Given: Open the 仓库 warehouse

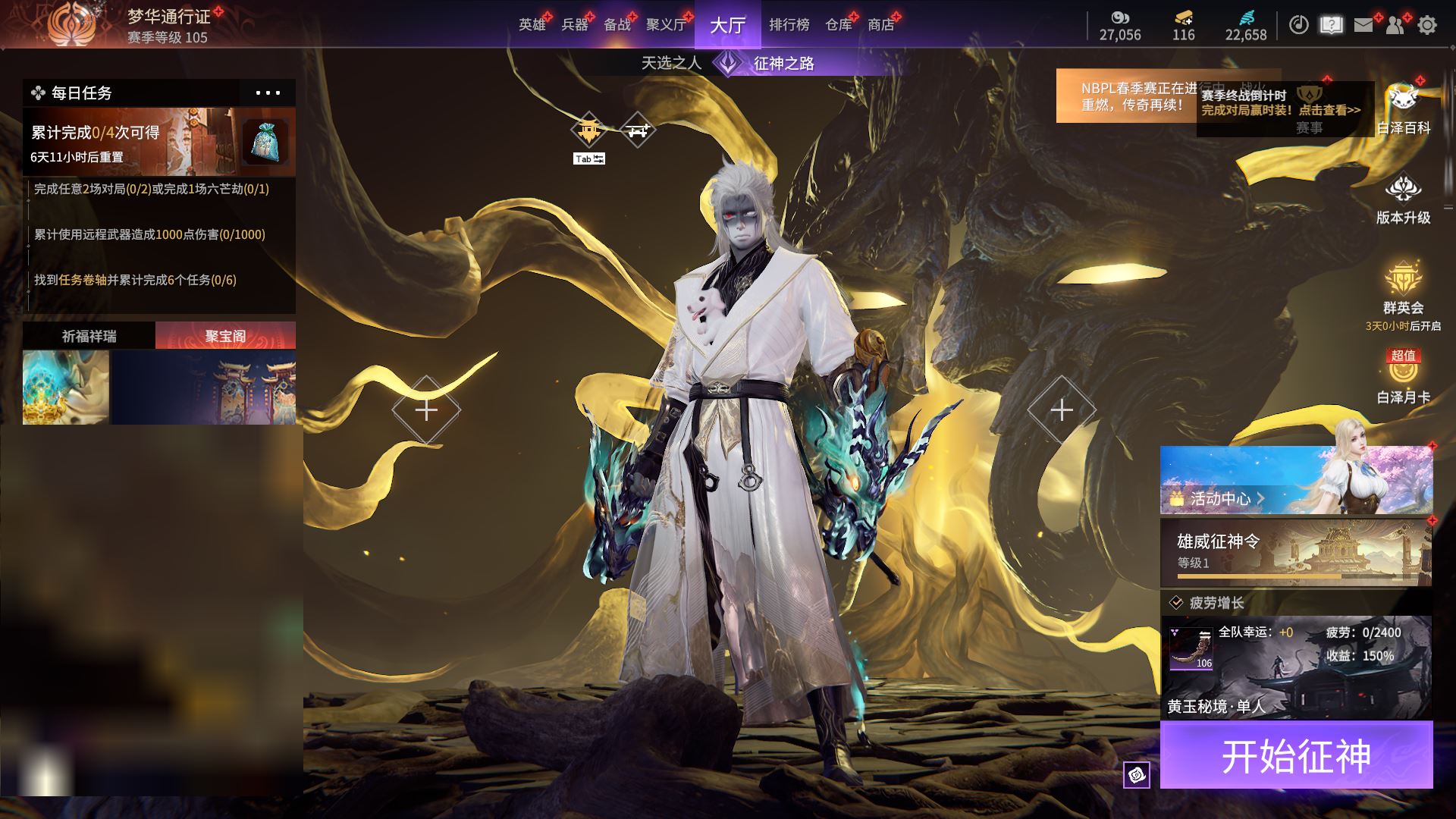Looking at the screenshot, I should tap(838, 25).
